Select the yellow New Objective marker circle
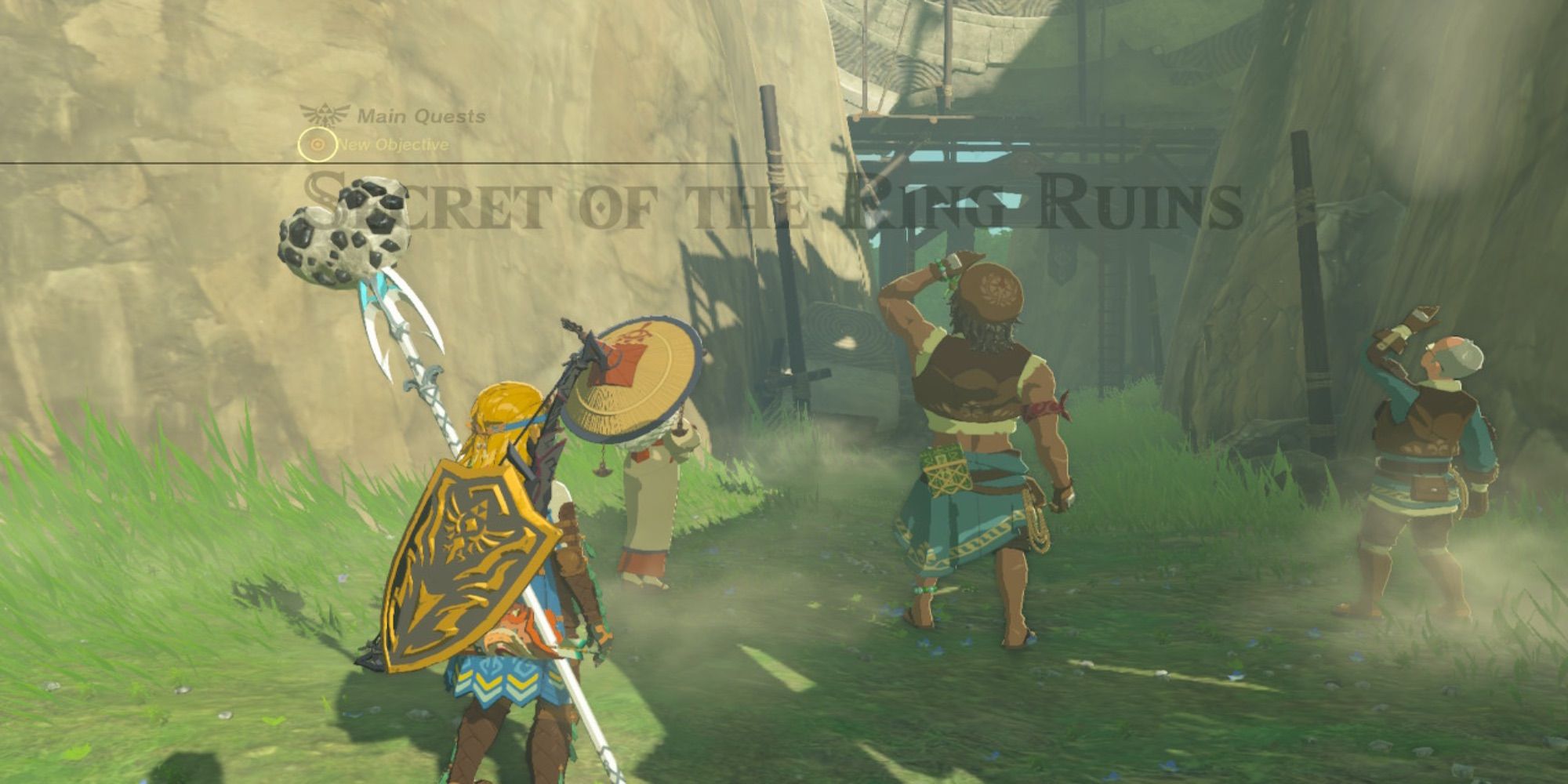The height and width of the screenshot is (784, 1568). click(318, 145)
